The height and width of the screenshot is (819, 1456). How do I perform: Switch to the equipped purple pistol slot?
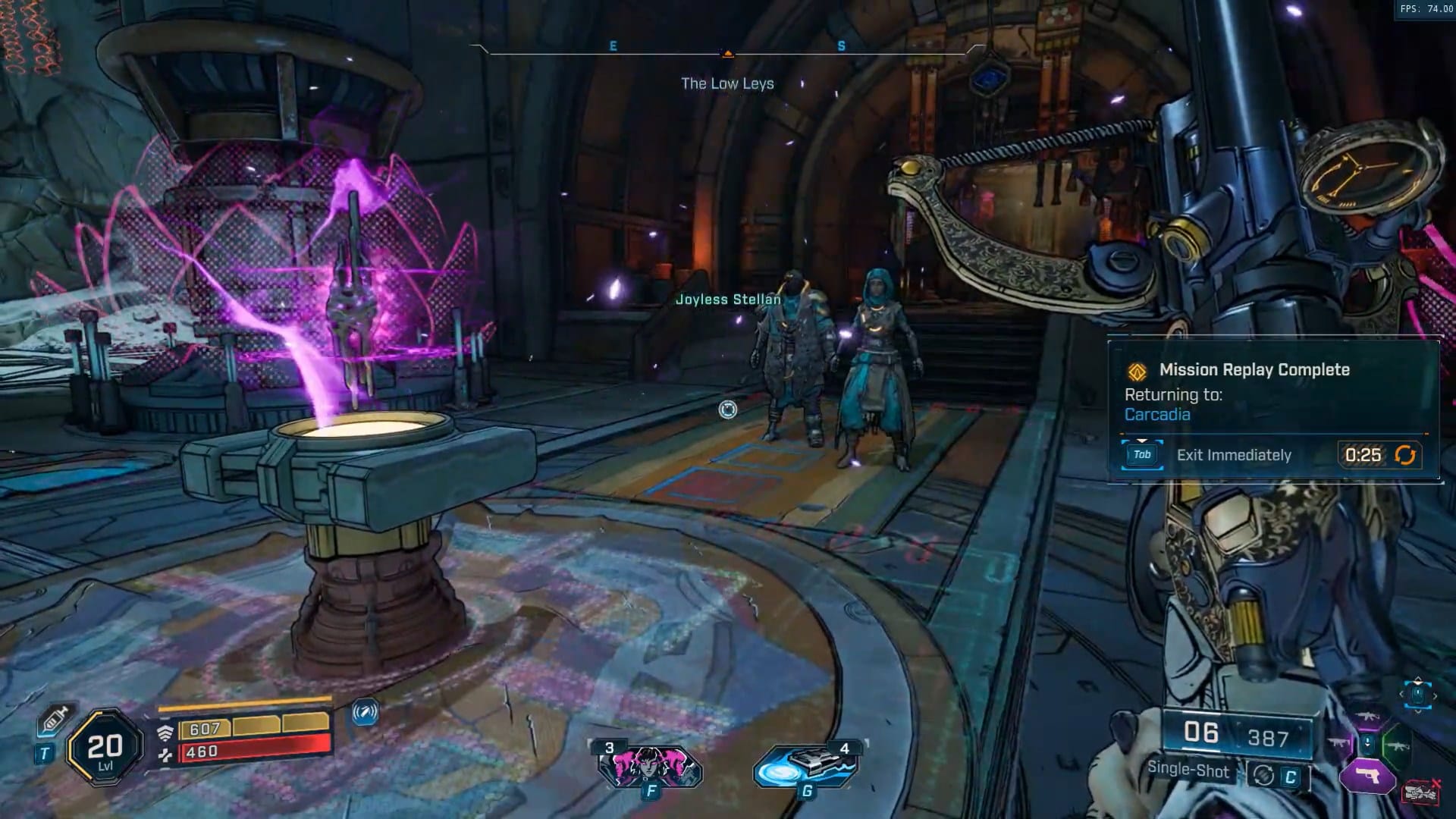(1368, 777)
